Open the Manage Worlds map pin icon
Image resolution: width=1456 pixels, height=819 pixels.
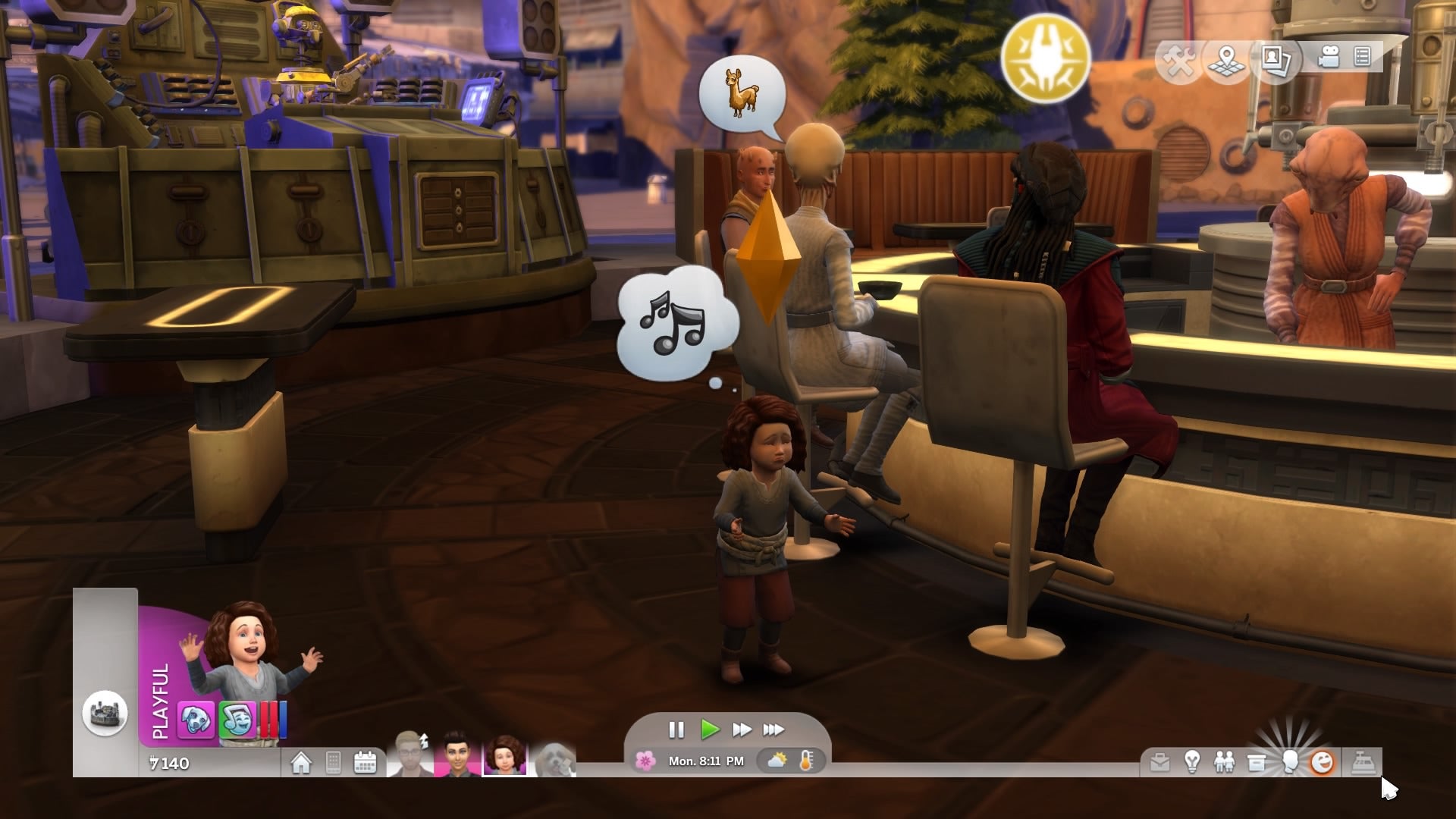pos(1226,59)
